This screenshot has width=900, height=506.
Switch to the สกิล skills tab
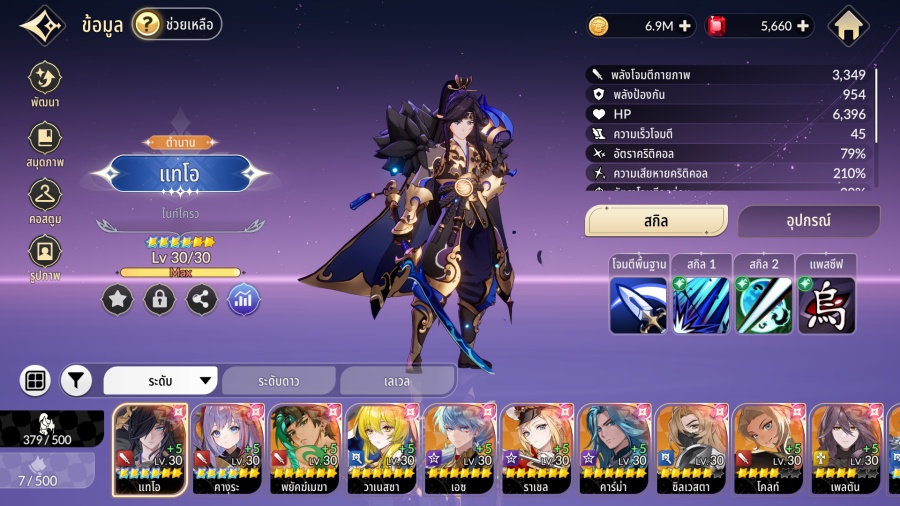click(656, 221)
